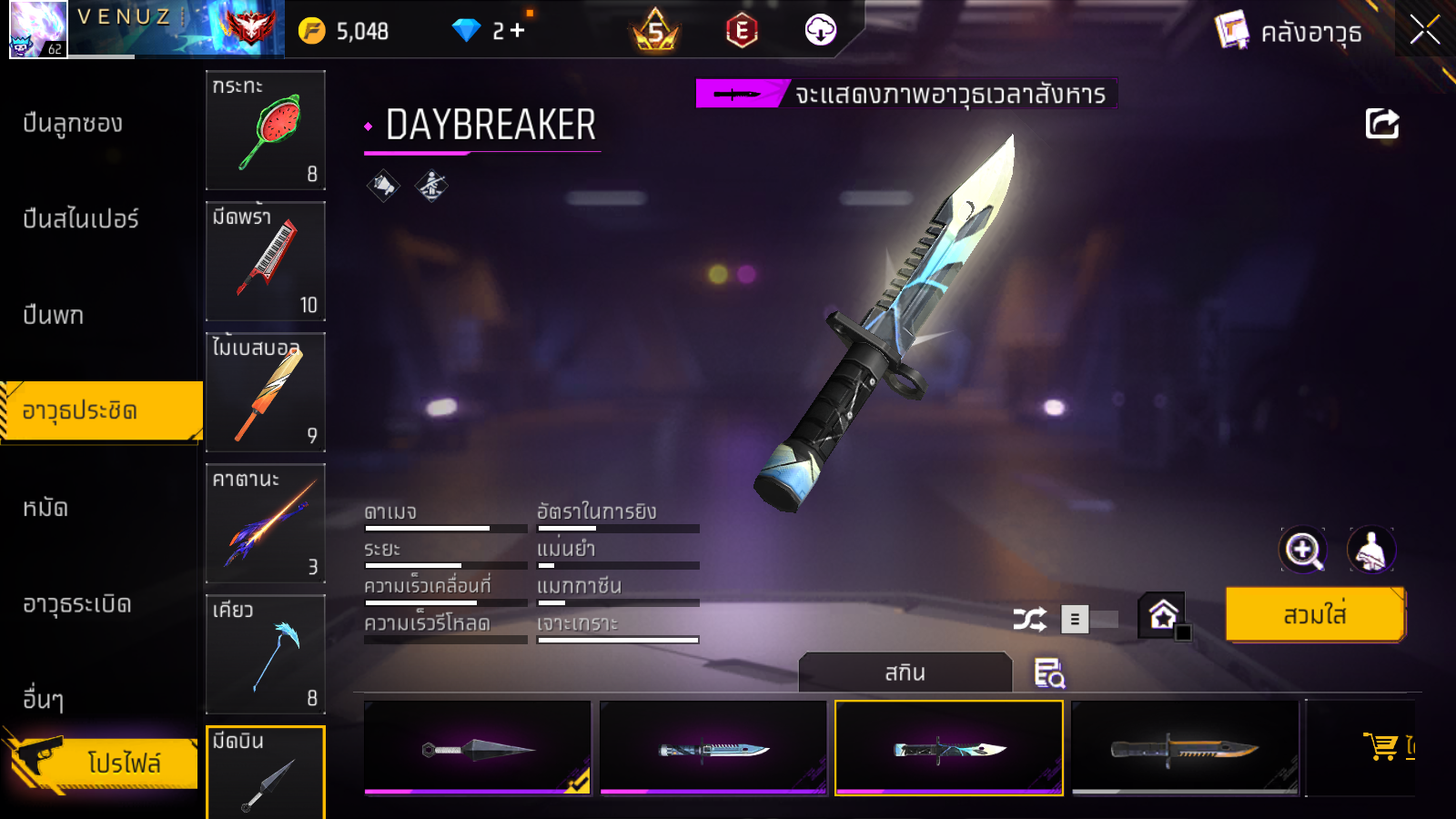1456x819 pixels.
Task: Select the ปืนลูกซอง shotgun category
Action: click(73, 124)
